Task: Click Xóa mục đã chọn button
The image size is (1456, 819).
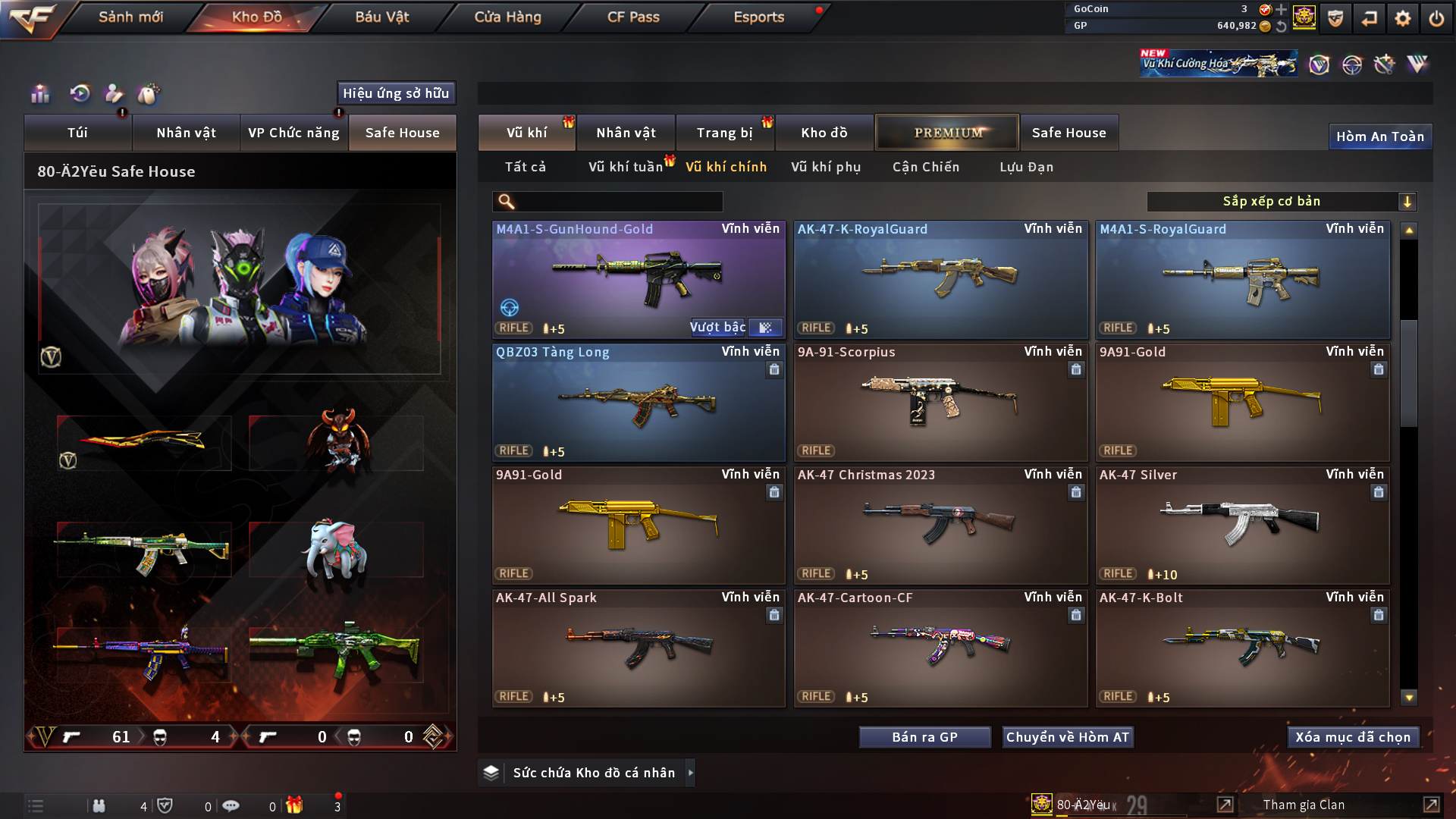Action: click(1353, 737)
